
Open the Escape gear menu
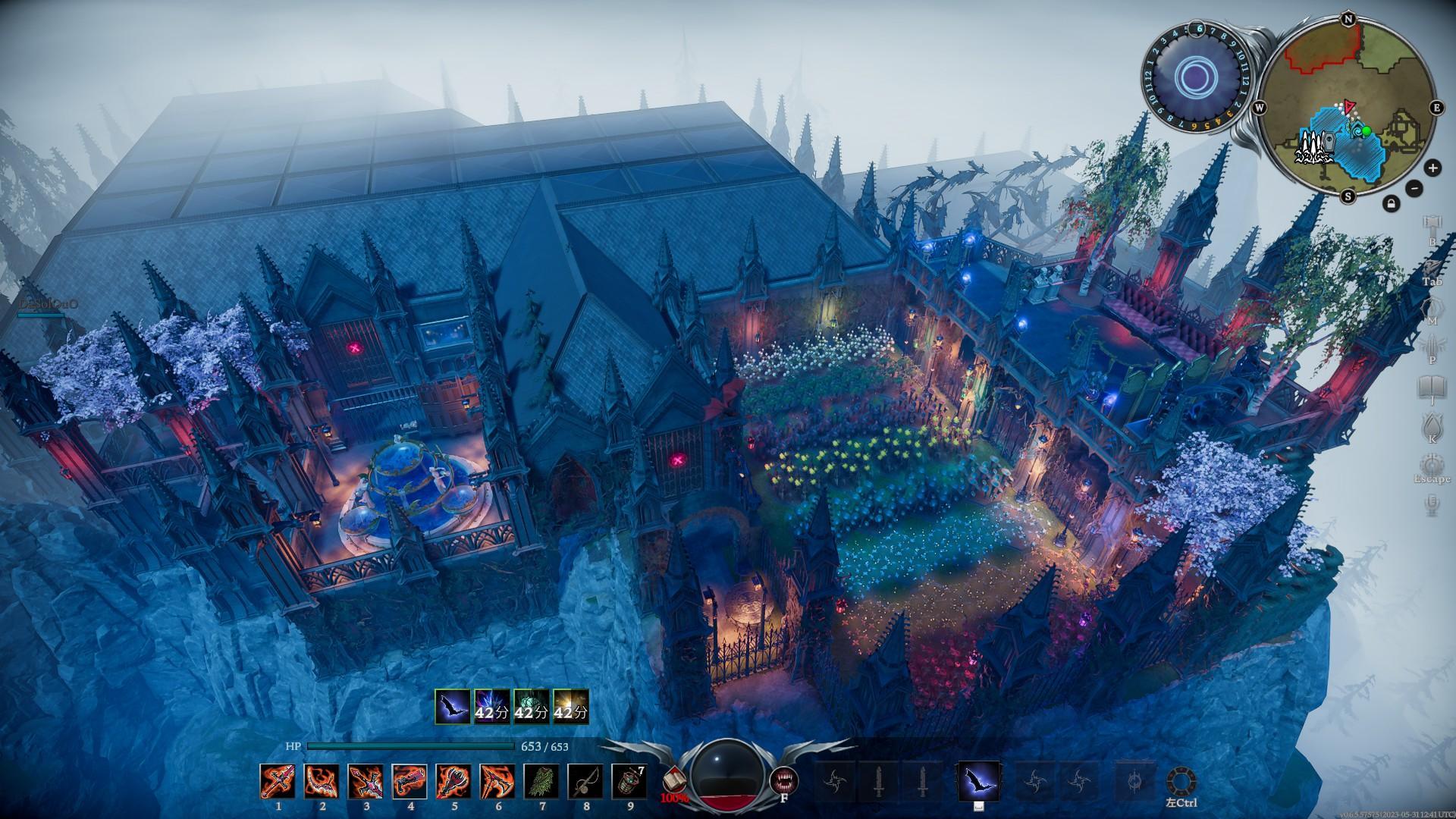tap(1432, 464)
